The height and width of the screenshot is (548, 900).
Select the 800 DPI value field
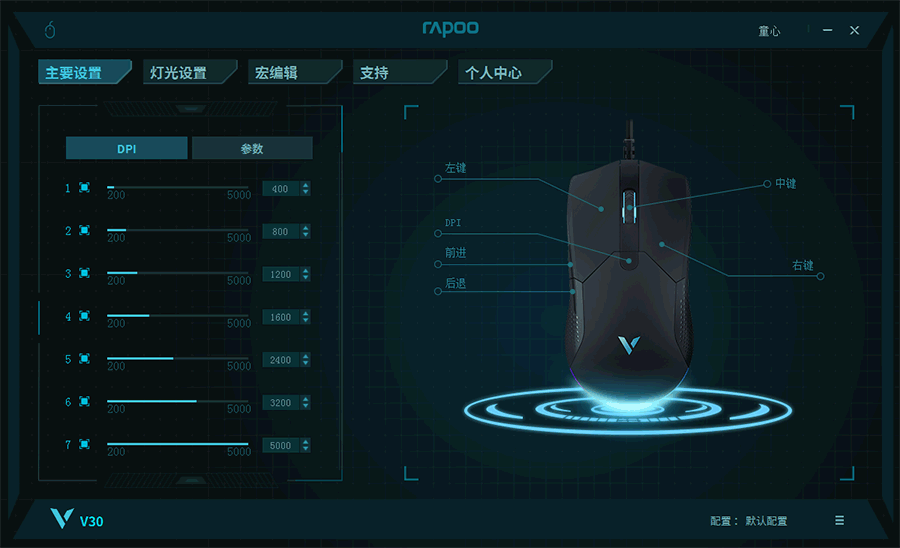click(x=280, y=232)
